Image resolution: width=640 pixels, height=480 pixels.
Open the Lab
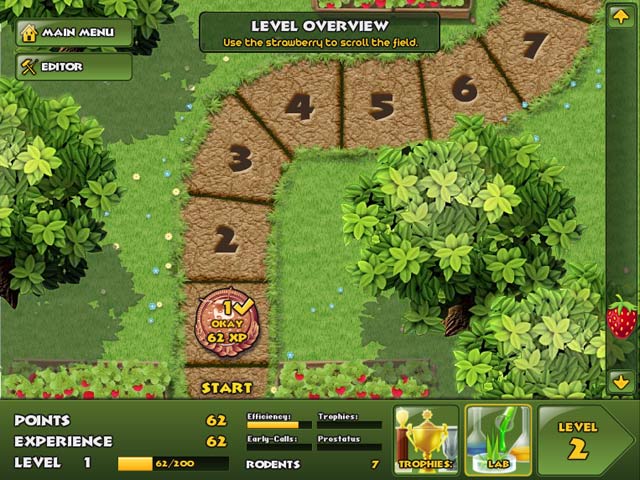498,438
